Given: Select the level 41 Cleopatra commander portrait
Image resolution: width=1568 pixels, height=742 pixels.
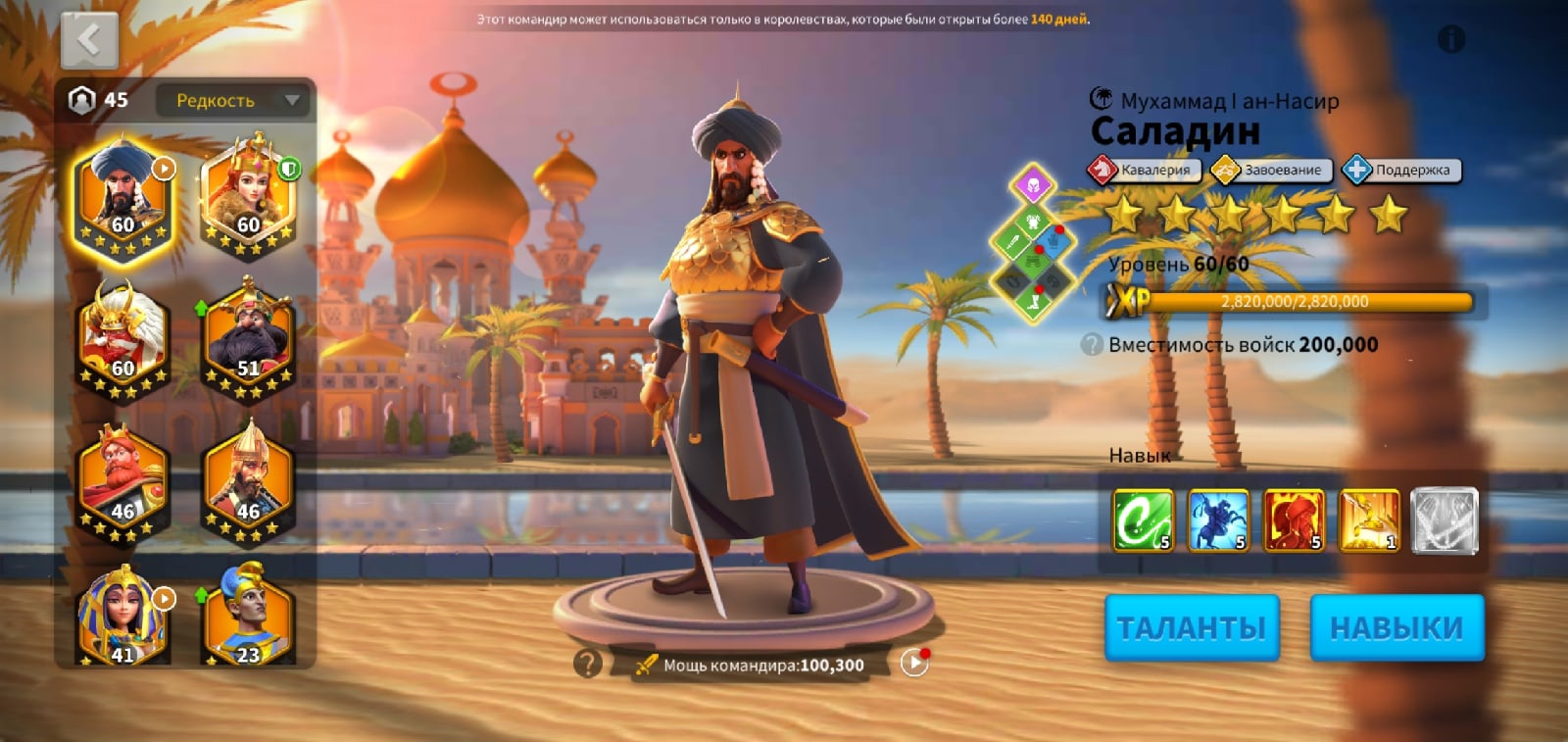Looking at the screenshot, I should (122, 618).
